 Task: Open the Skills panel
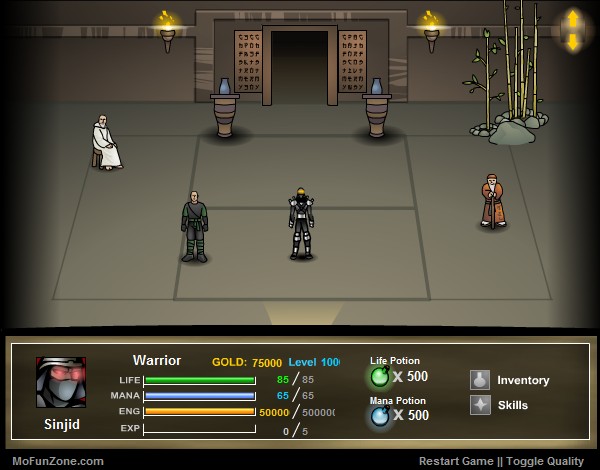coord(500,405)
